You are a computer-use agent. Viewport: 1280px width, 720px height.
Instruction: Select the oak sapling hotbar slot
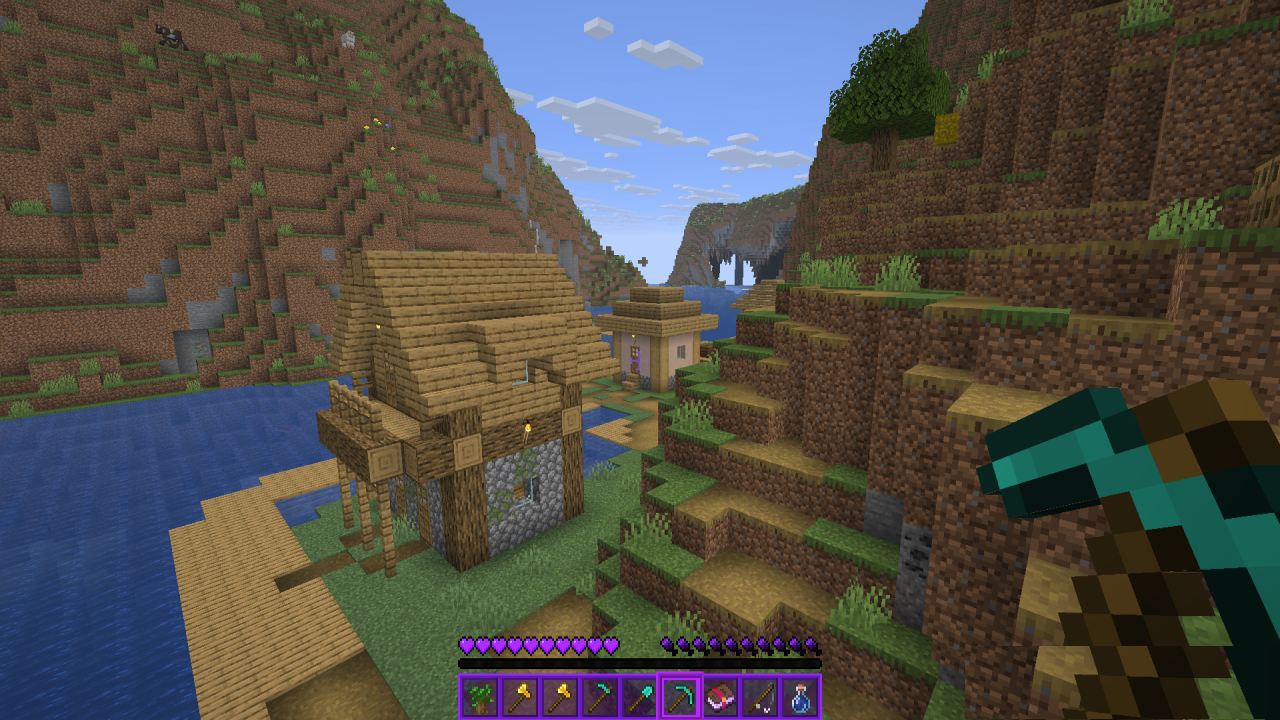(480, 696)
